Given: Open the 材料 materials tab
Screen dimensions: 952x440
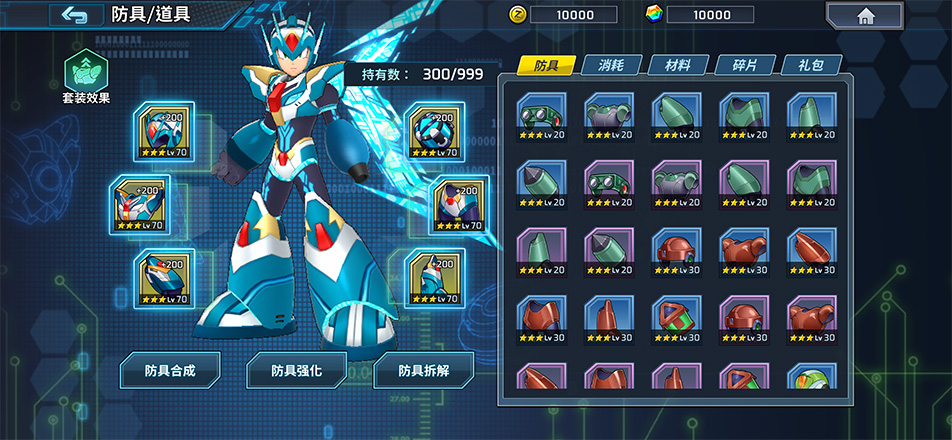Looking at the screenshot, I should click(x=678, y=66).
